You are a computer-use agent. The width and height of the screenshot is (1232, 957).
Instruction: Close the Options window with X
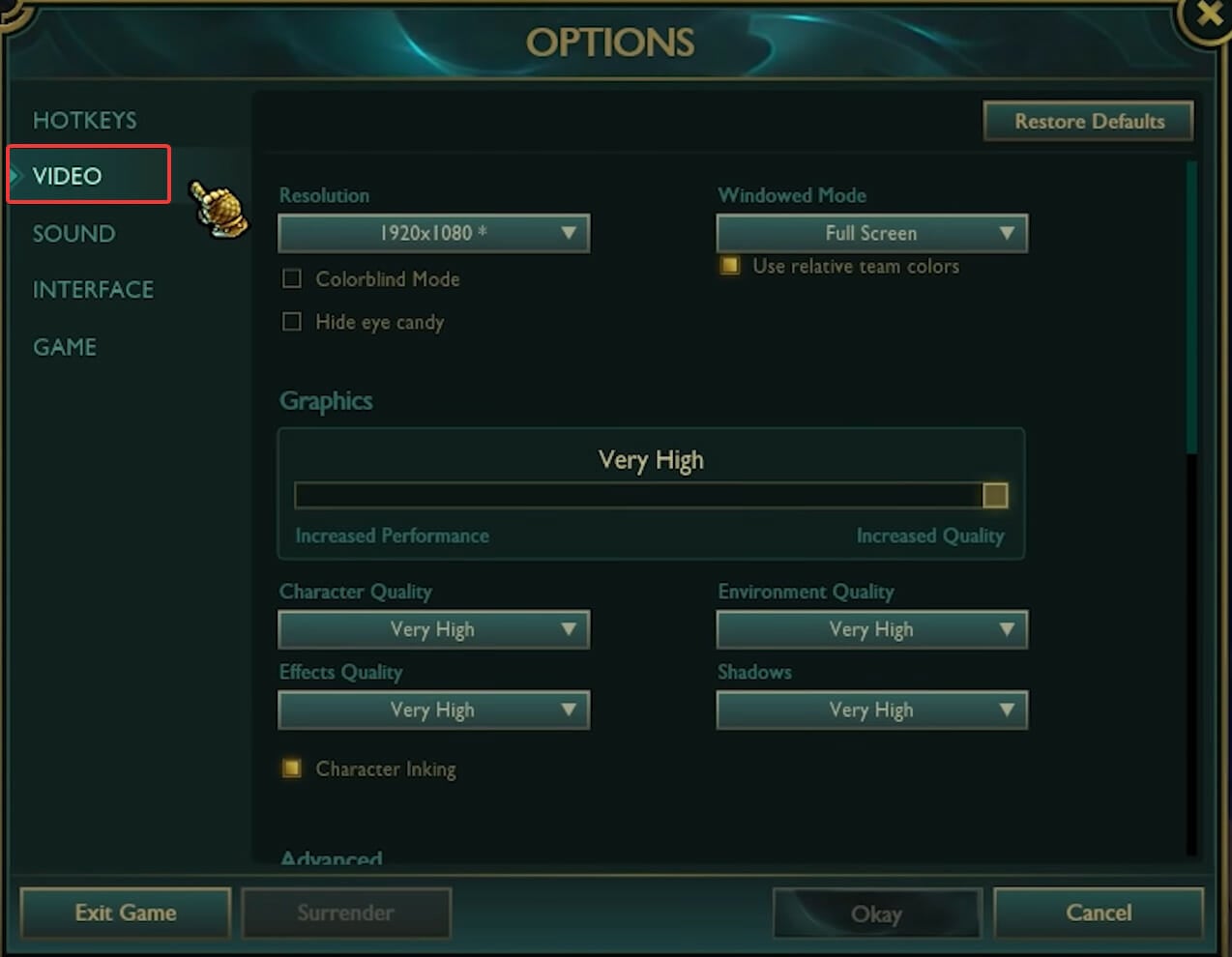click(x=1209, y=14)
